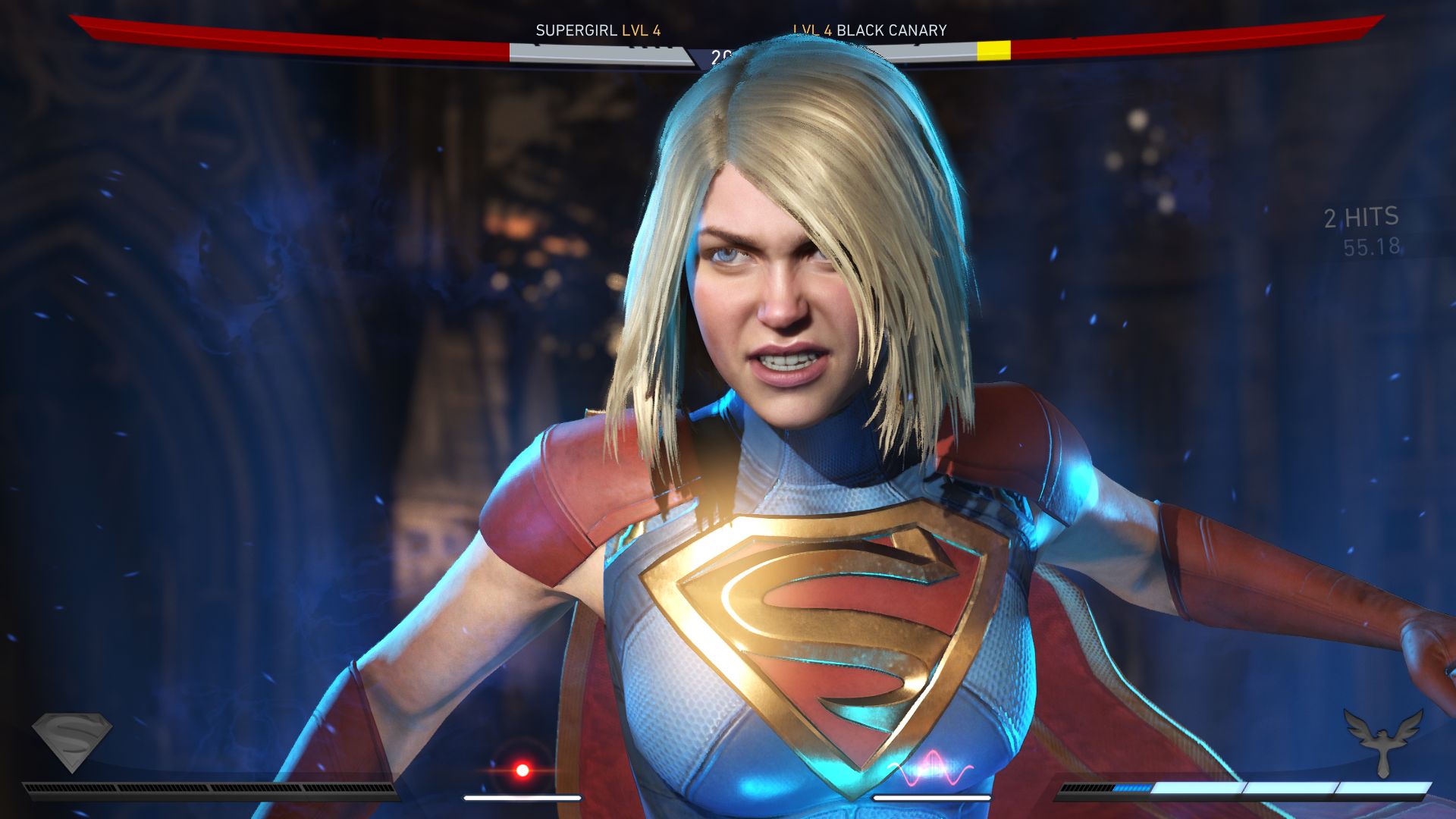Click the Supergirl LVL 4 name label
1456x819 pixels.
tap(598, 30)
